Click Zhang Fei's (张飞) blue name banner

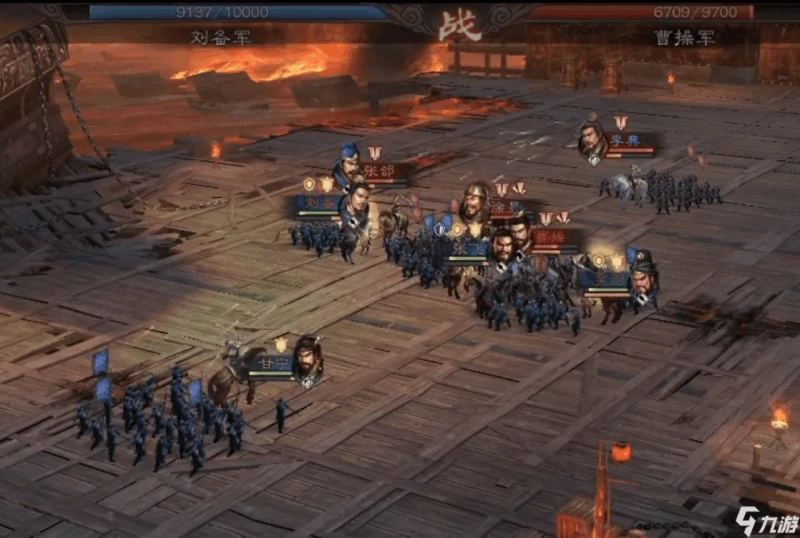[x=466, y=246]
